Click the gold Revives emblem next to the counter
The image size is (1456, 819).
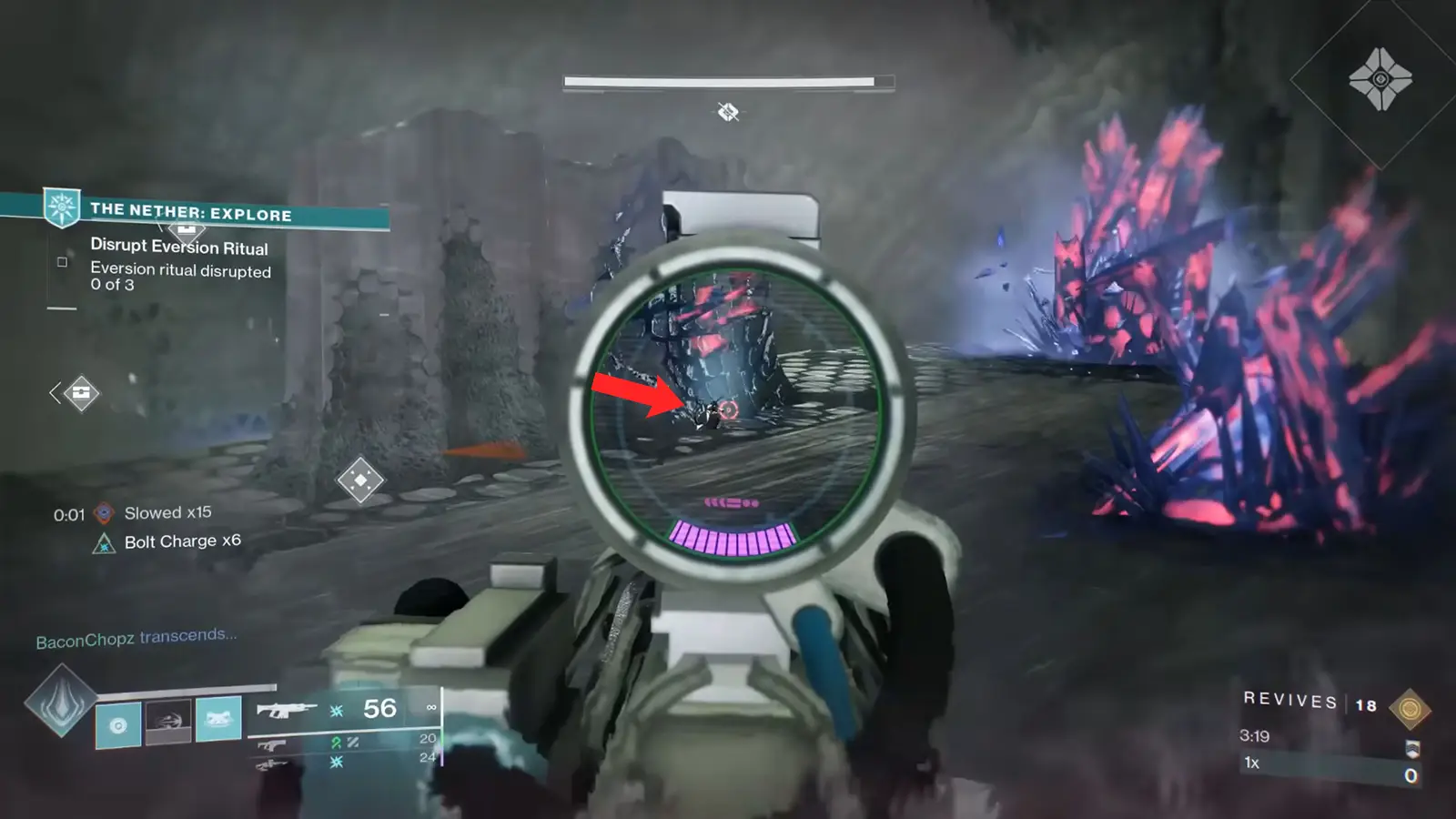click(1410, 709)
